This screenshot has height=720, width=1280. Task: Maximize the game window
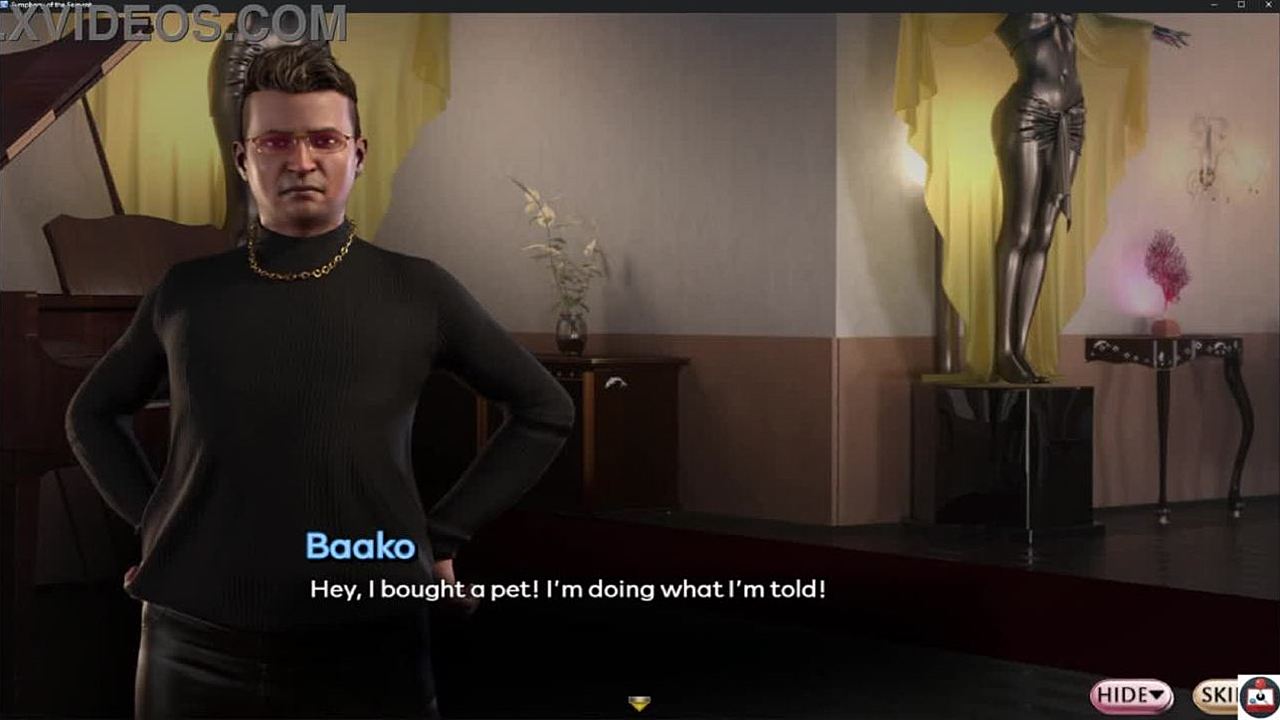1242,6
